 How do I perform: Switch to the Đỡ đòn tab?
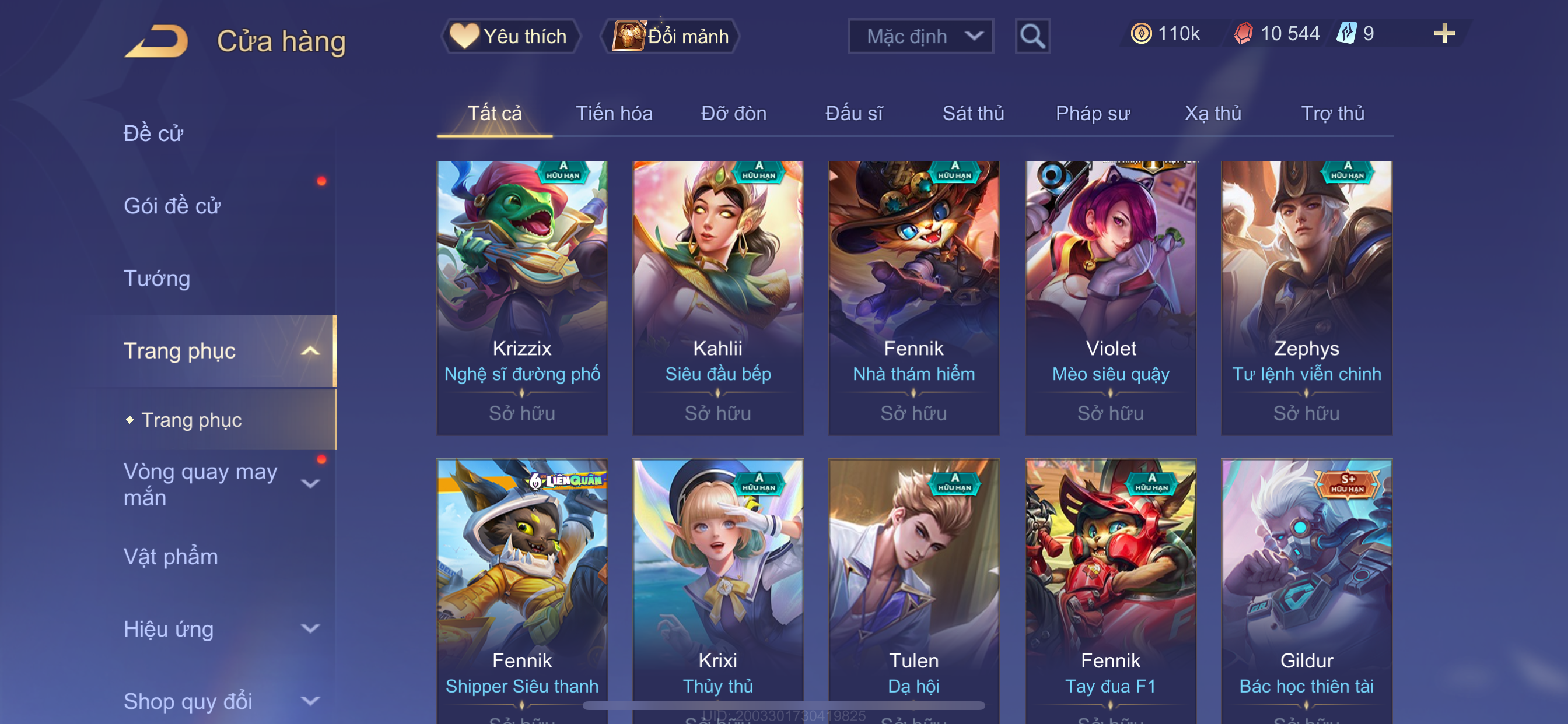733,113
